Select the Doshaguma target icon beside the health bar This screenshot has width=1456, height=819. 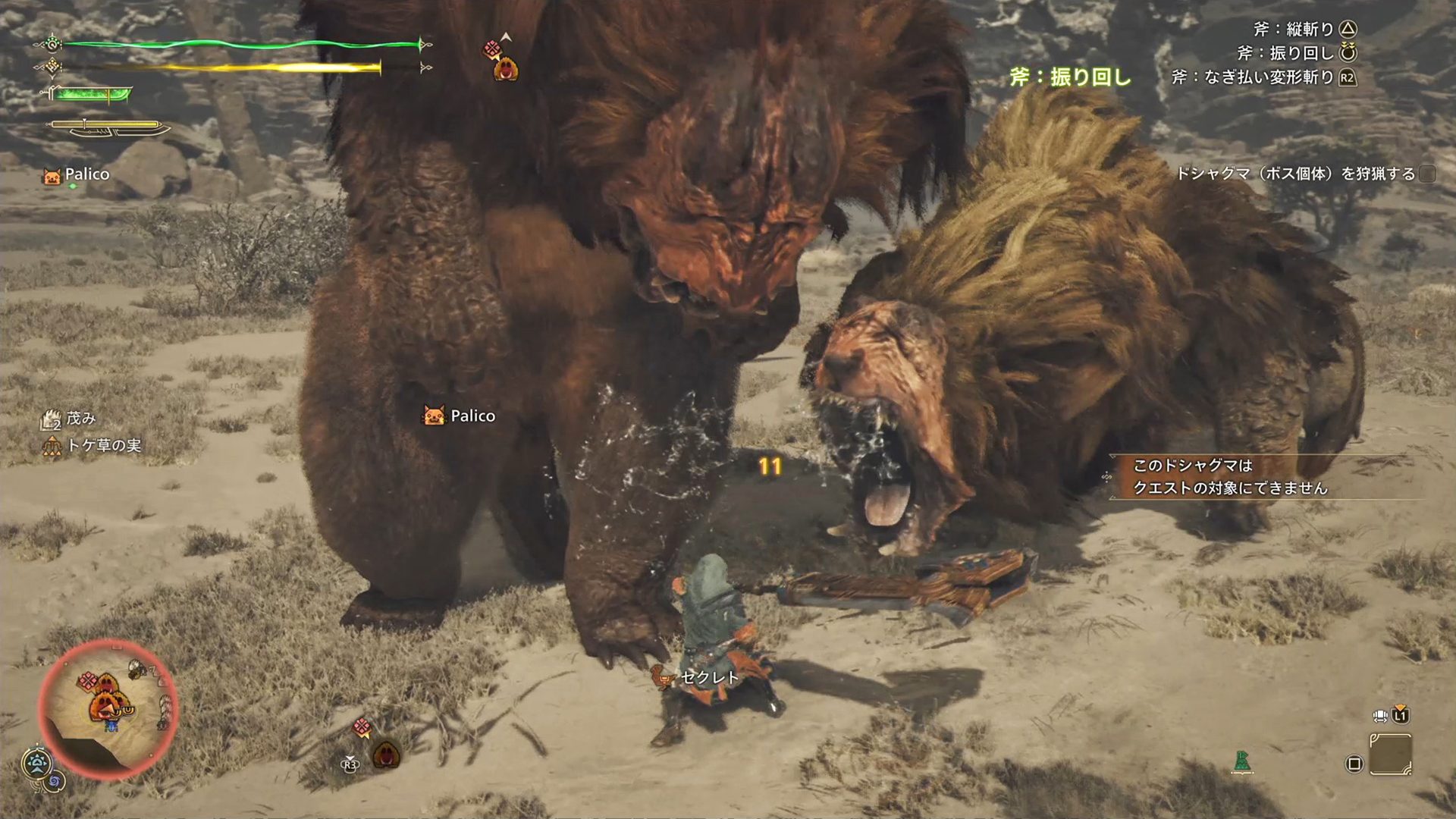[505, 69]
